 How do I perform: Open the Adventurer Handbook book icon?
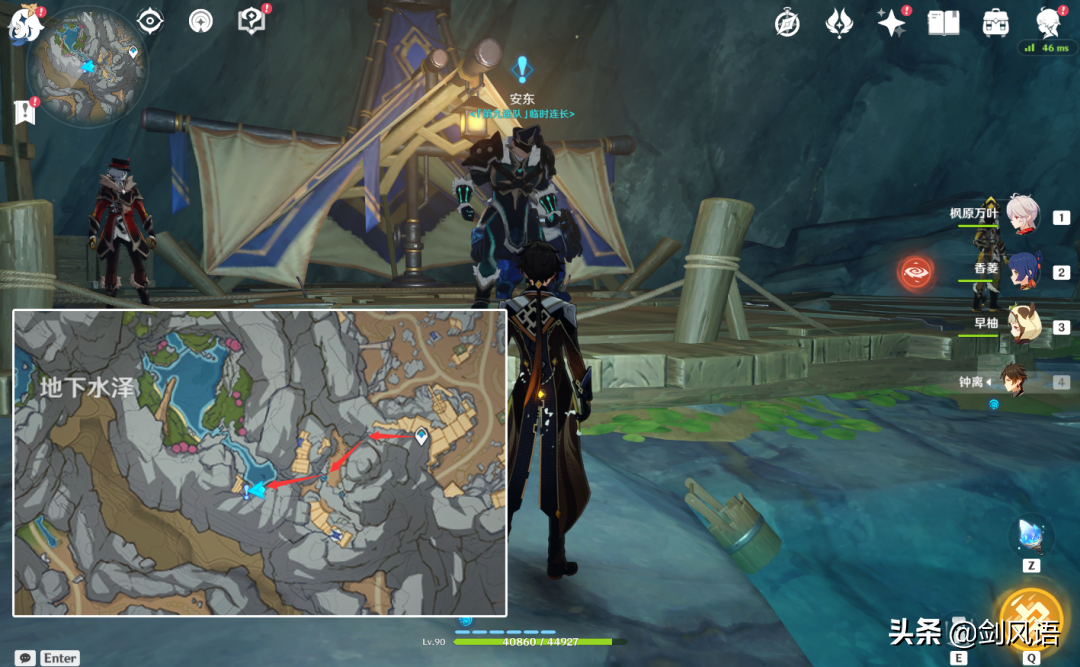(x=943, y=23)
